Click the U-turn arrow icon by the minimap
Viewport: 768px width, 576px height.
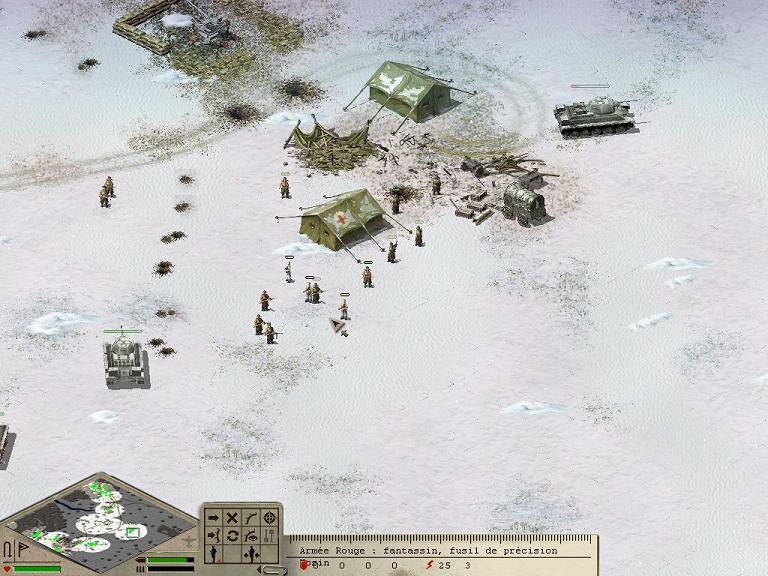(x=8, y=549)
